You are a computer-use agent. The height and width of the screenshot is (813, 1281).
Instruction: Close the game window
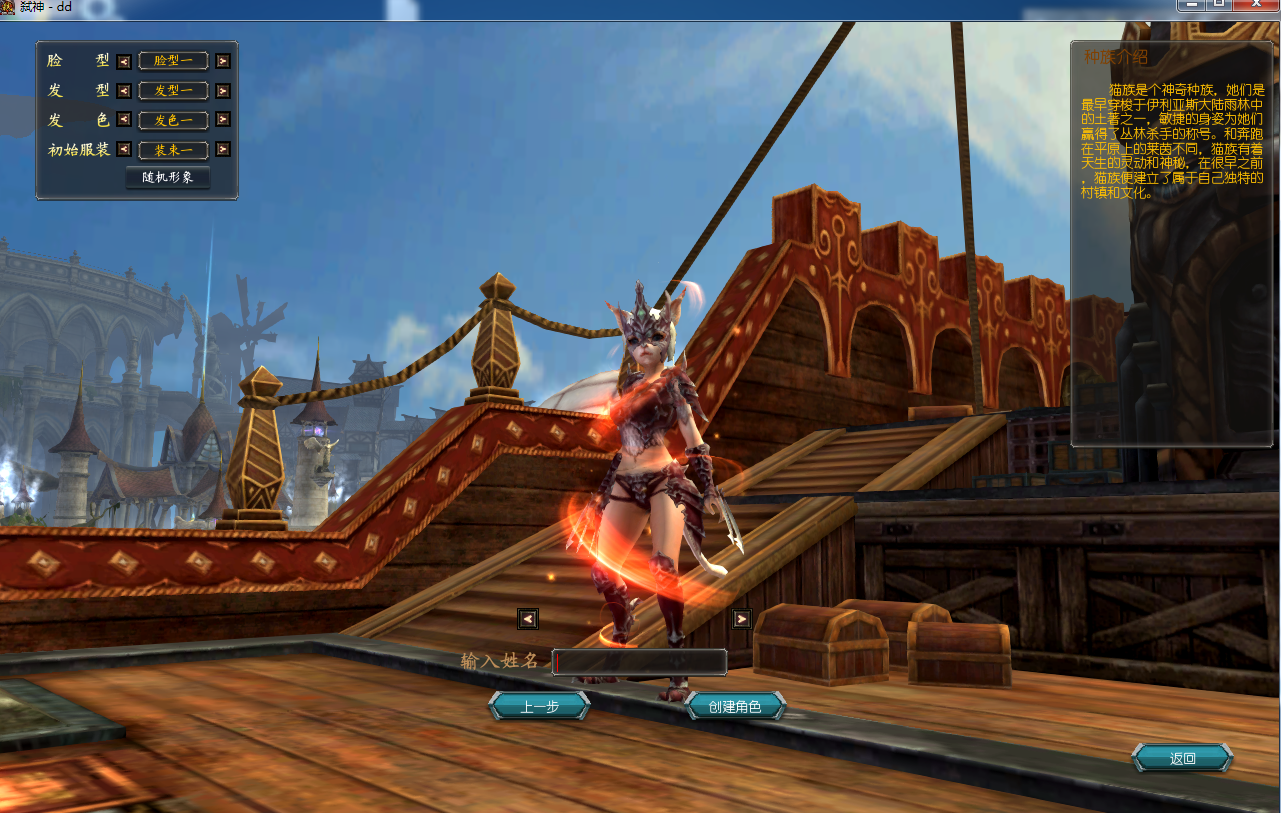(x=1256, y=5)
